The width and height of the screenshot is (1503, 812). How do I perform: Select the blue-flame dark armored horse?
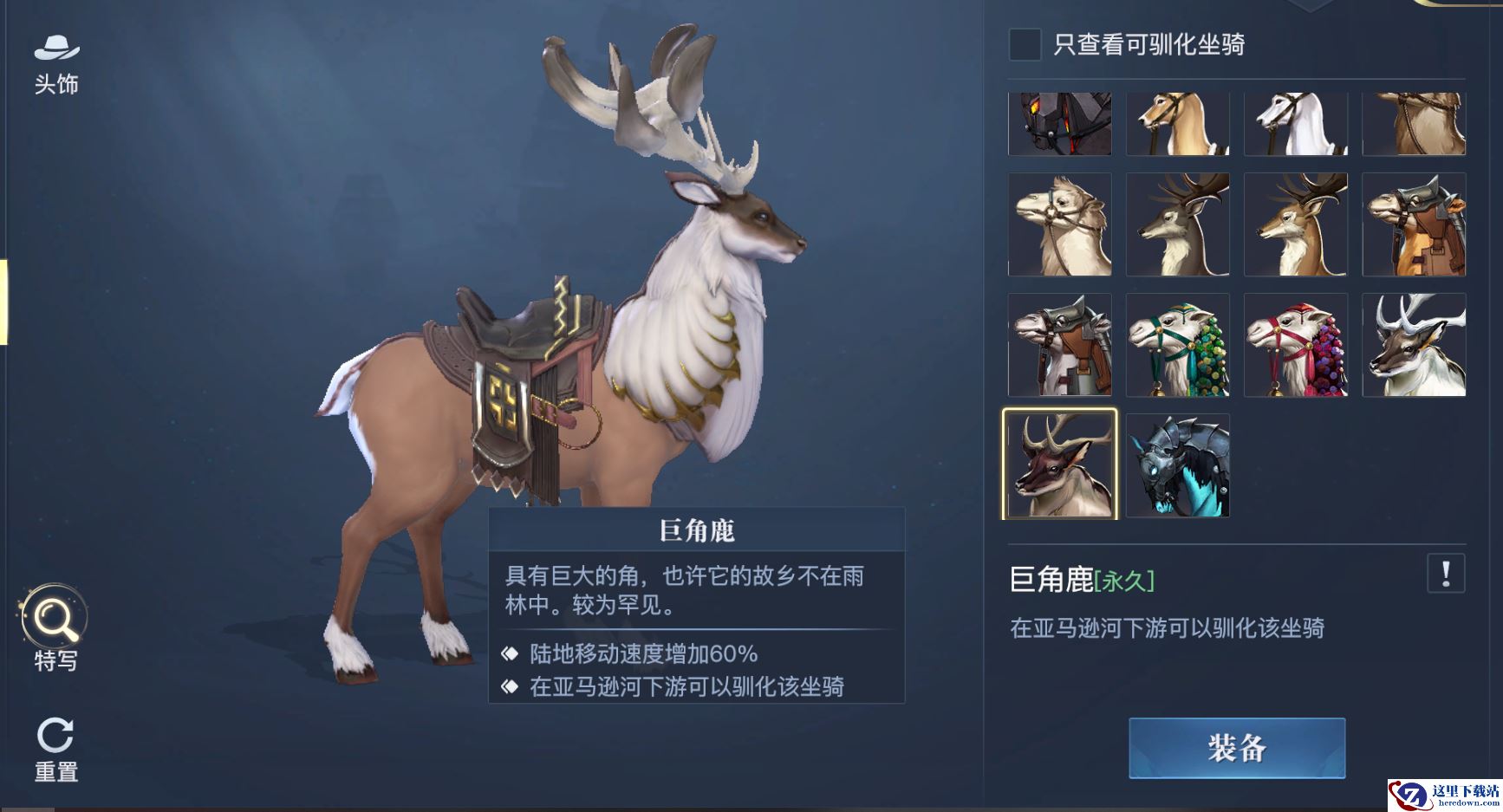point(1177,465)
